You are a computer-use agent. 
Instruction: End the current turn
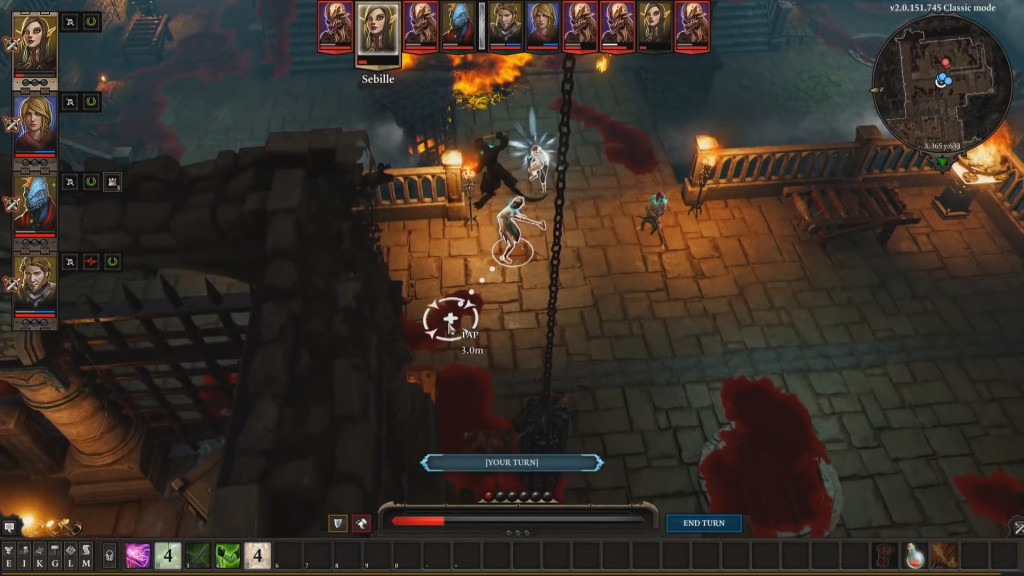tap(704, 523)
